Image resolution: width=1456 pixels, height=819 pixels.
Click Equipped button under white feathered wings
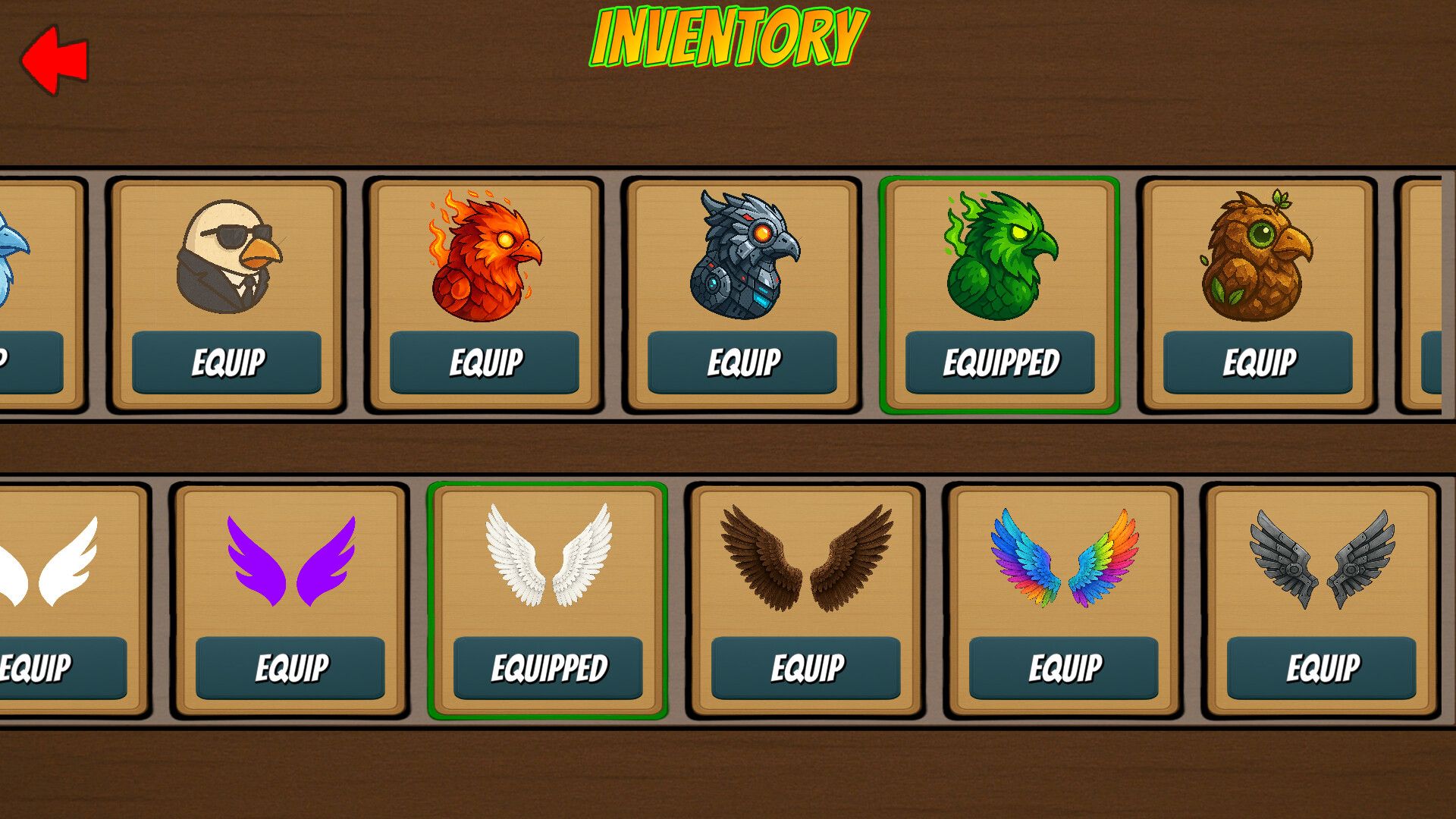[x=548, y=668]
